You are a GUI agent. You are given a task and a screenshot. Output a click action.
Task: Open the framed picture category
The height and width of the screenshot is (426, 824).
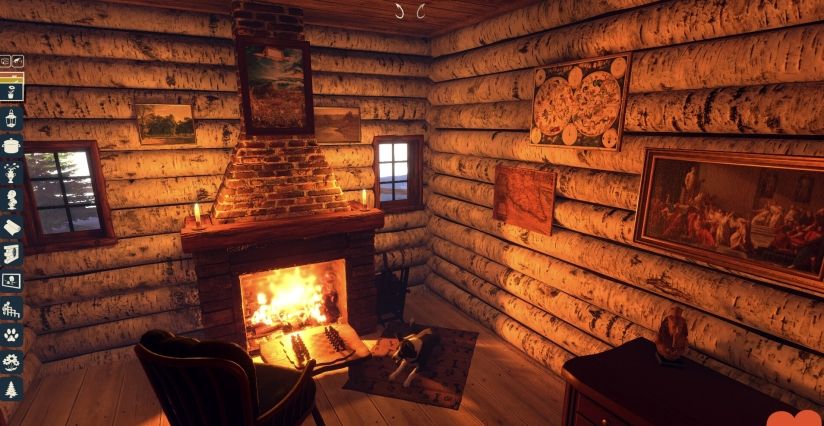(x=12, y=281)
